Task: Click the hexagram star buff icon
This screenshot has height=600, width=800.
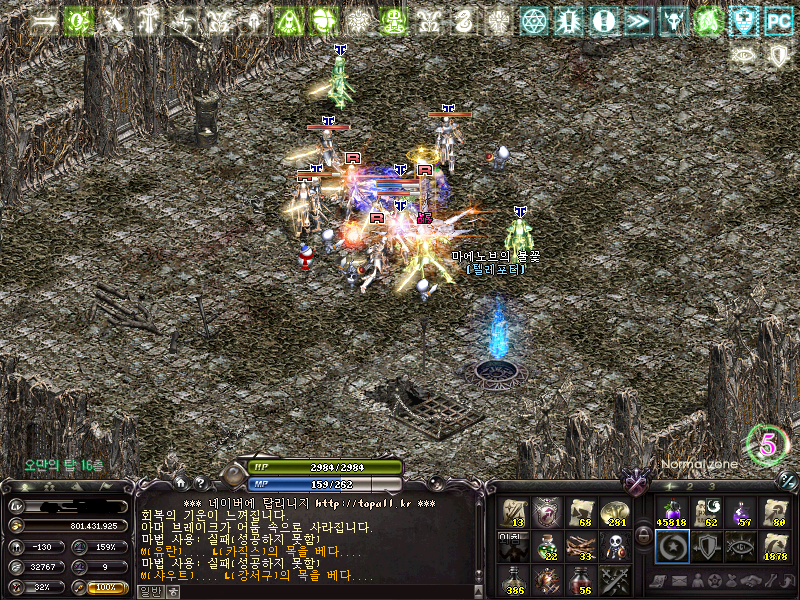Action: coord(535,19)
